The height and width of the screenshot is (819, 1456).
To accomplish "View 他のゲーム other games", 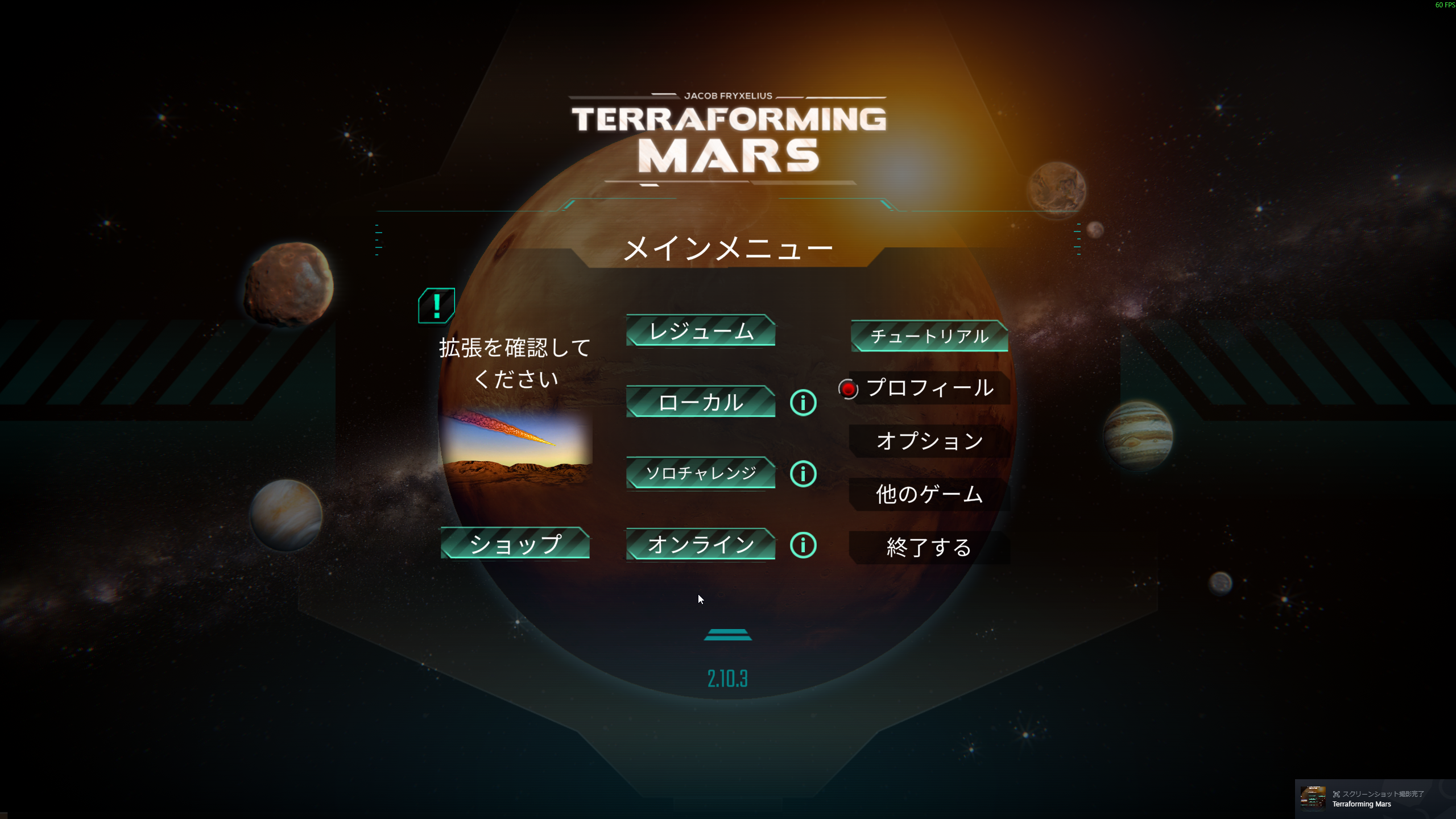I will (x=929, y=494).
